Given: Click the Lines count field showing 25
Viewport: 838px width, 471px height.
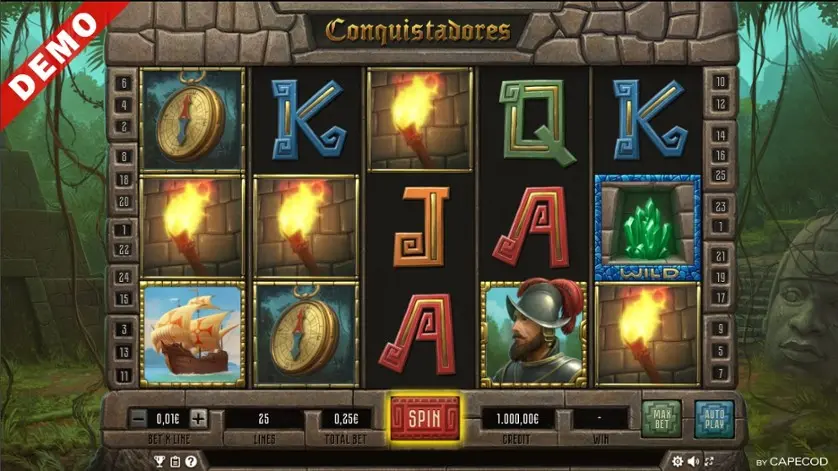Looking at the screenshot, I should pos(265,418).
